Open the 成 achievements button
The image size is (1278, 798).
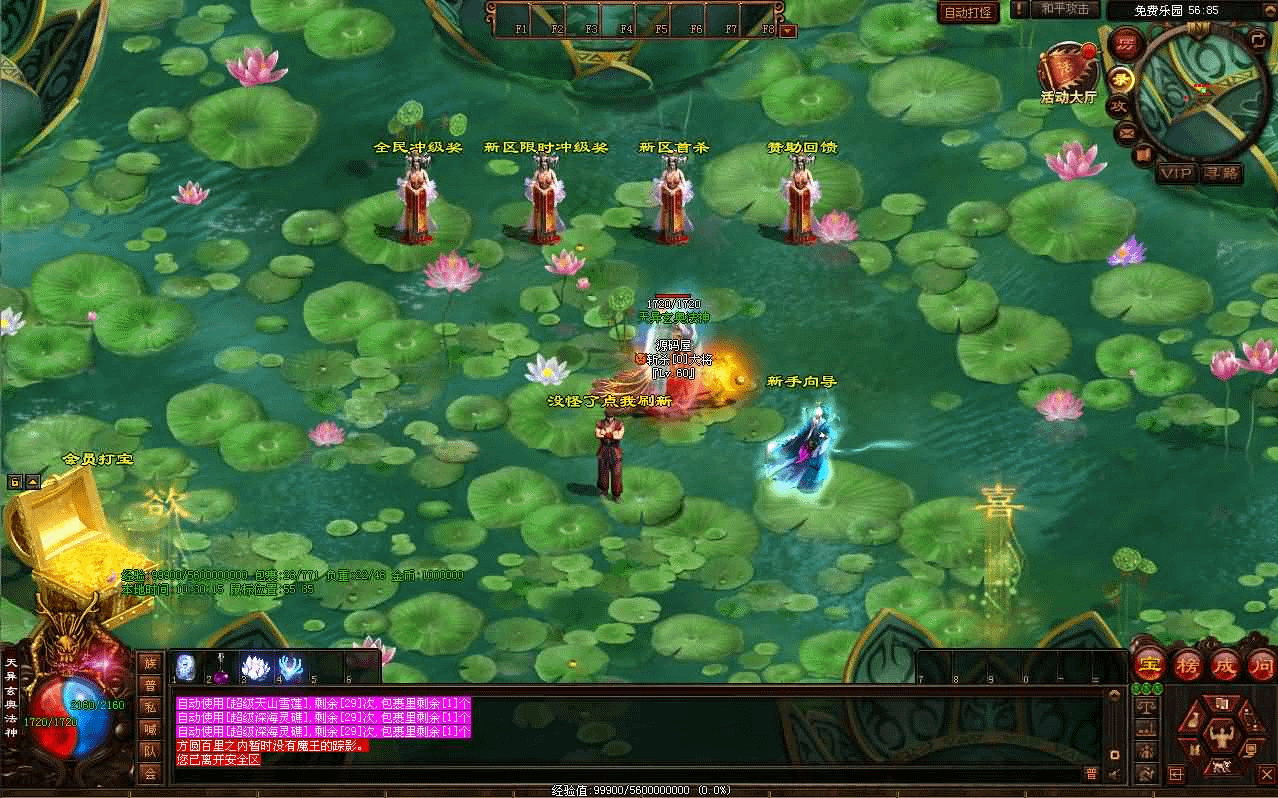1225,665
